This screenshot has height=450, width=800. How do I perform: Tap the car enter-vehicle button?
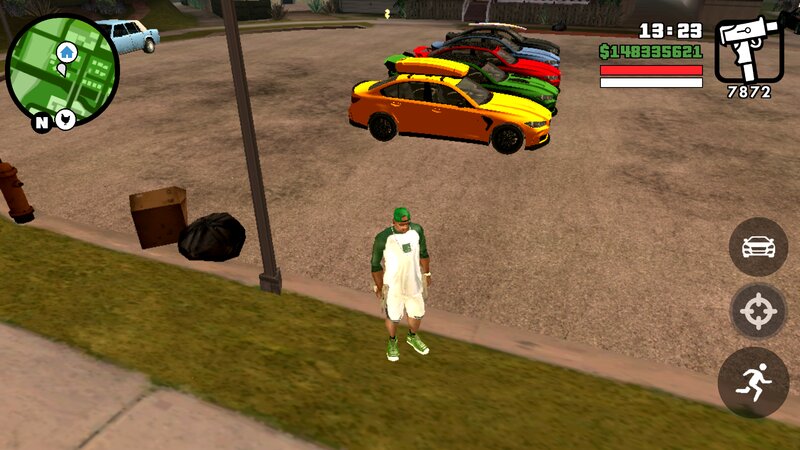(x=758, y=247)
